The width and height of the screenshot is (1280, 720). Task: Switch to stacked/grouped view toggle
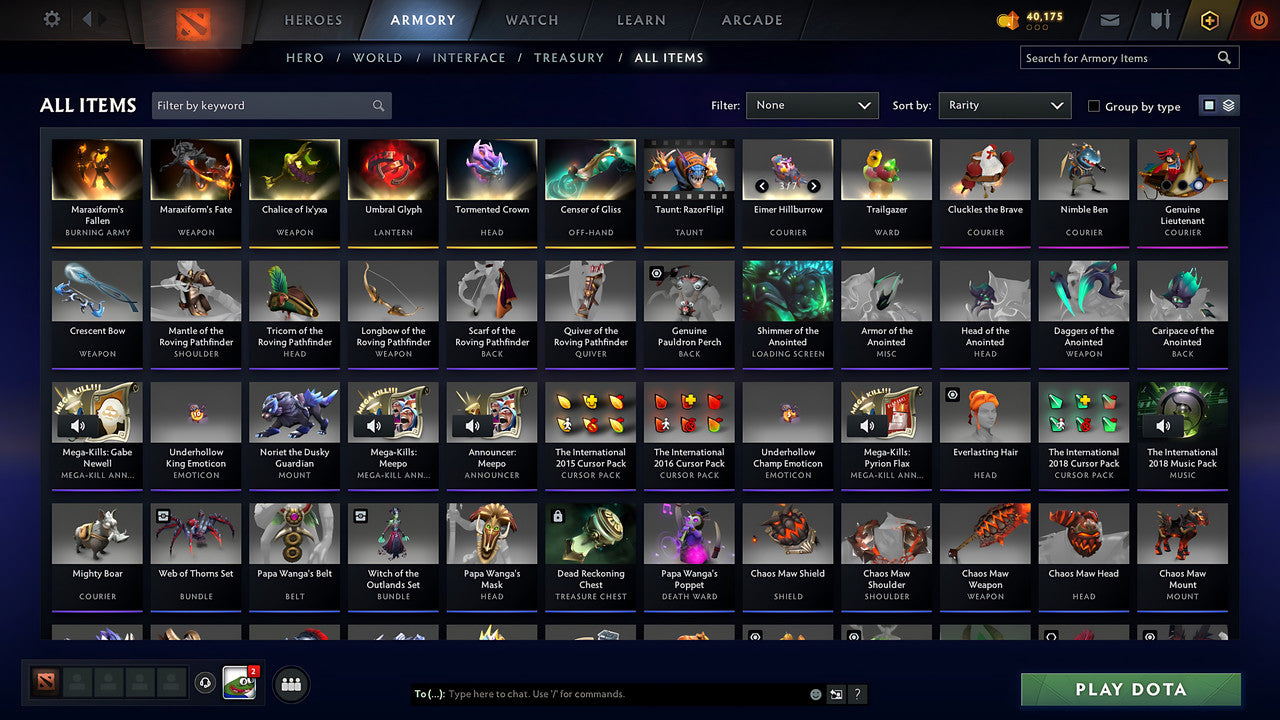(x=1227, y=104)
